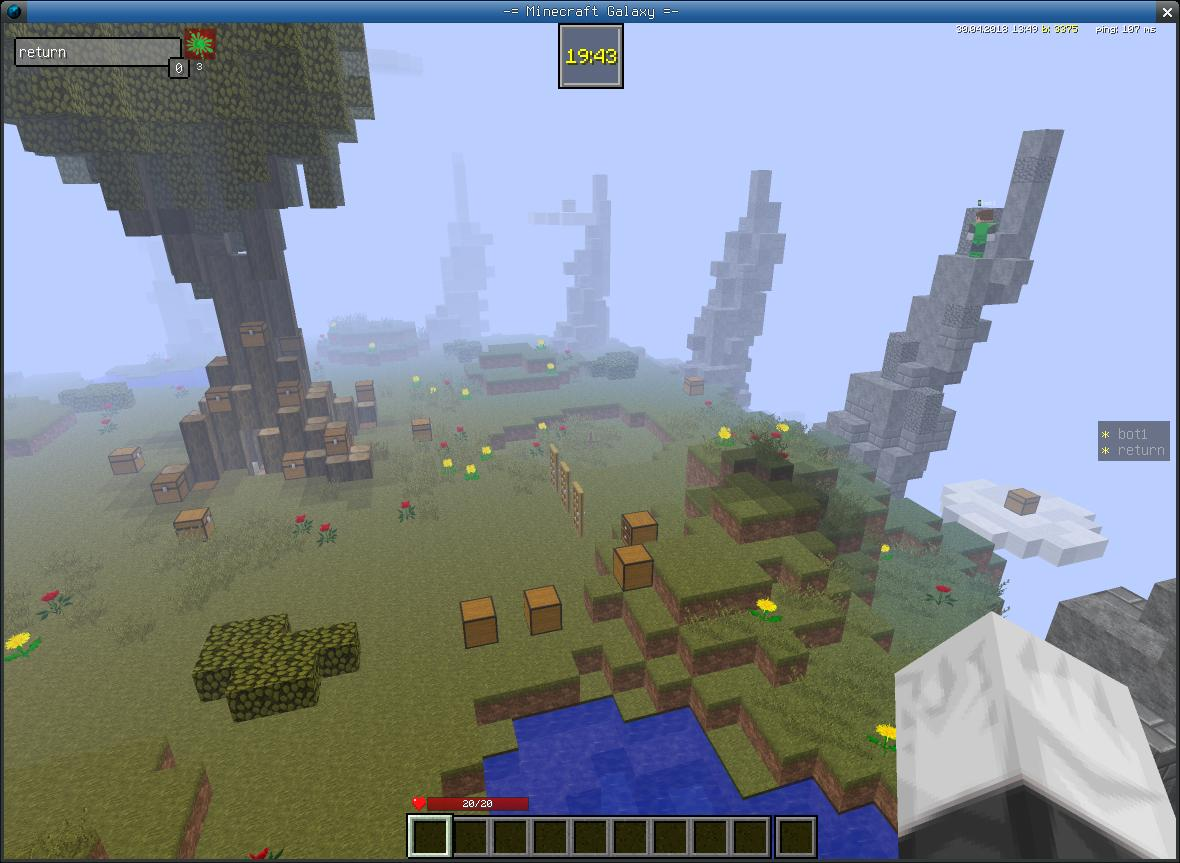Viewport: 1180px width, 863px height.
Task: Select 'bot1' in the player list
Action: pyautogui.click(x=1132, y=434)
